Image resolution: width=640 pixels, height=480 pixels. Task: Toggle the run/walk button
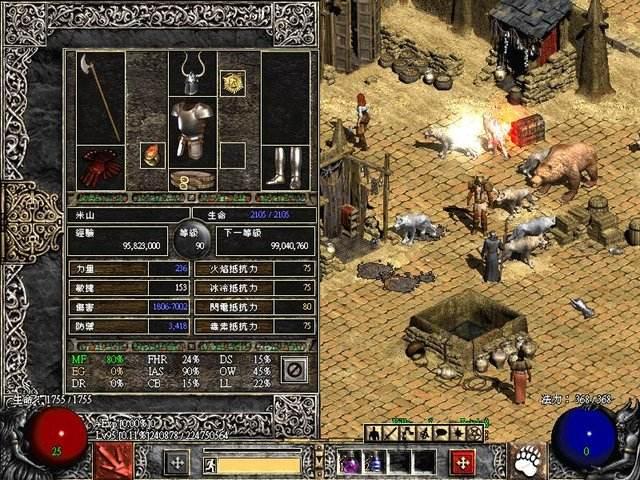pos(210,464)
